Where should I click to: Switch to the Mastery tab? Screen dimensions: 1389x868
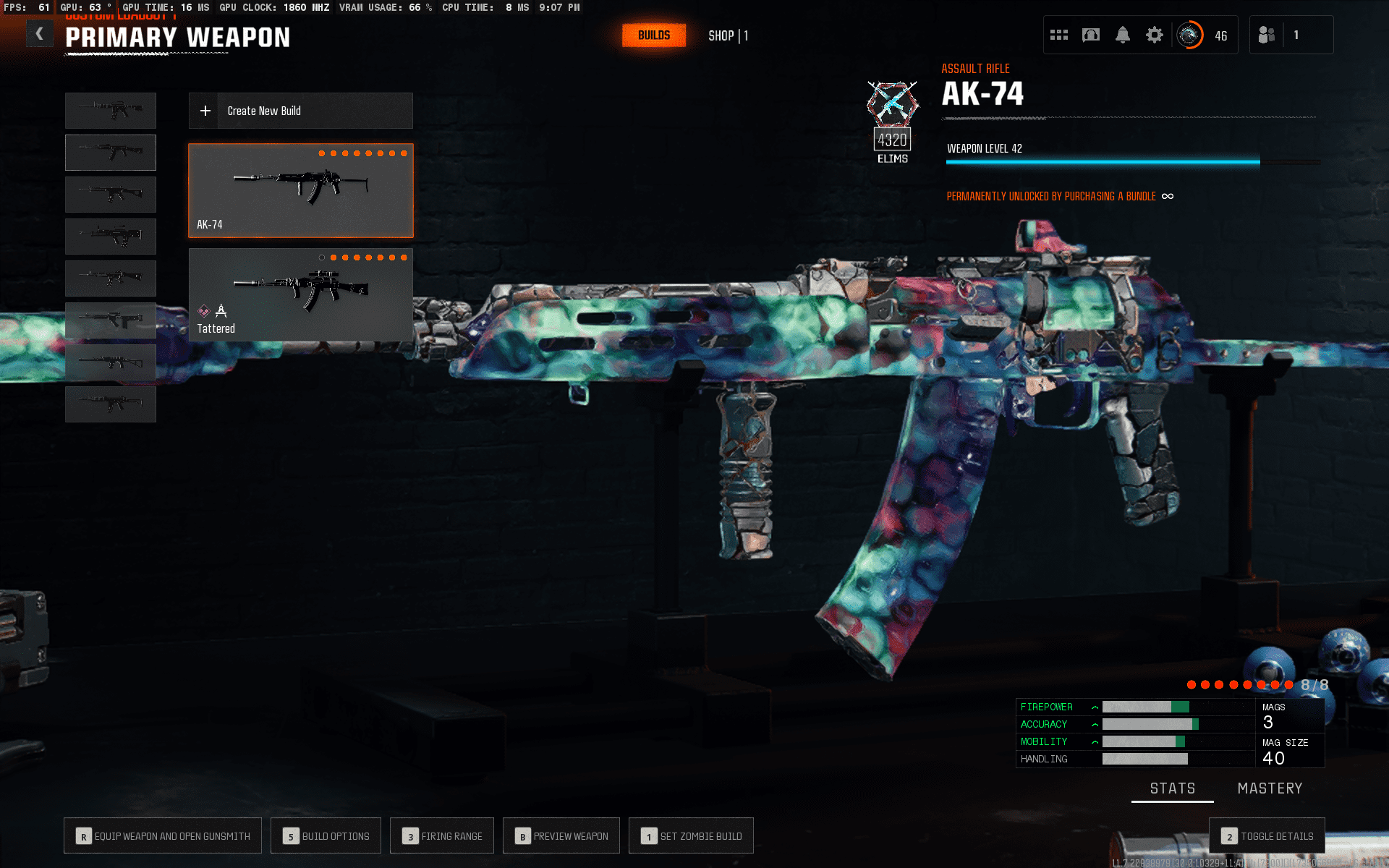pos(1270,788)
